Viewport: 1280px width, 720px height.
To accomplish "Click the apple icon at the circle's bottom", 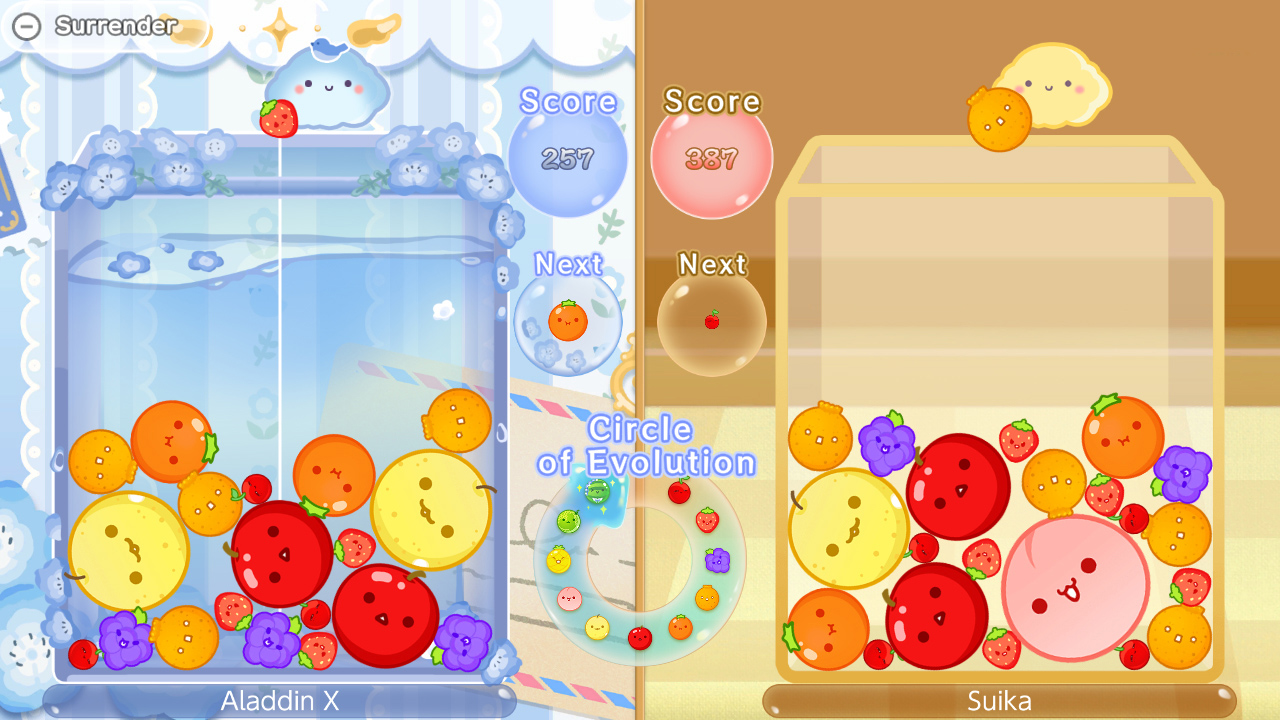I will (640, 638).
